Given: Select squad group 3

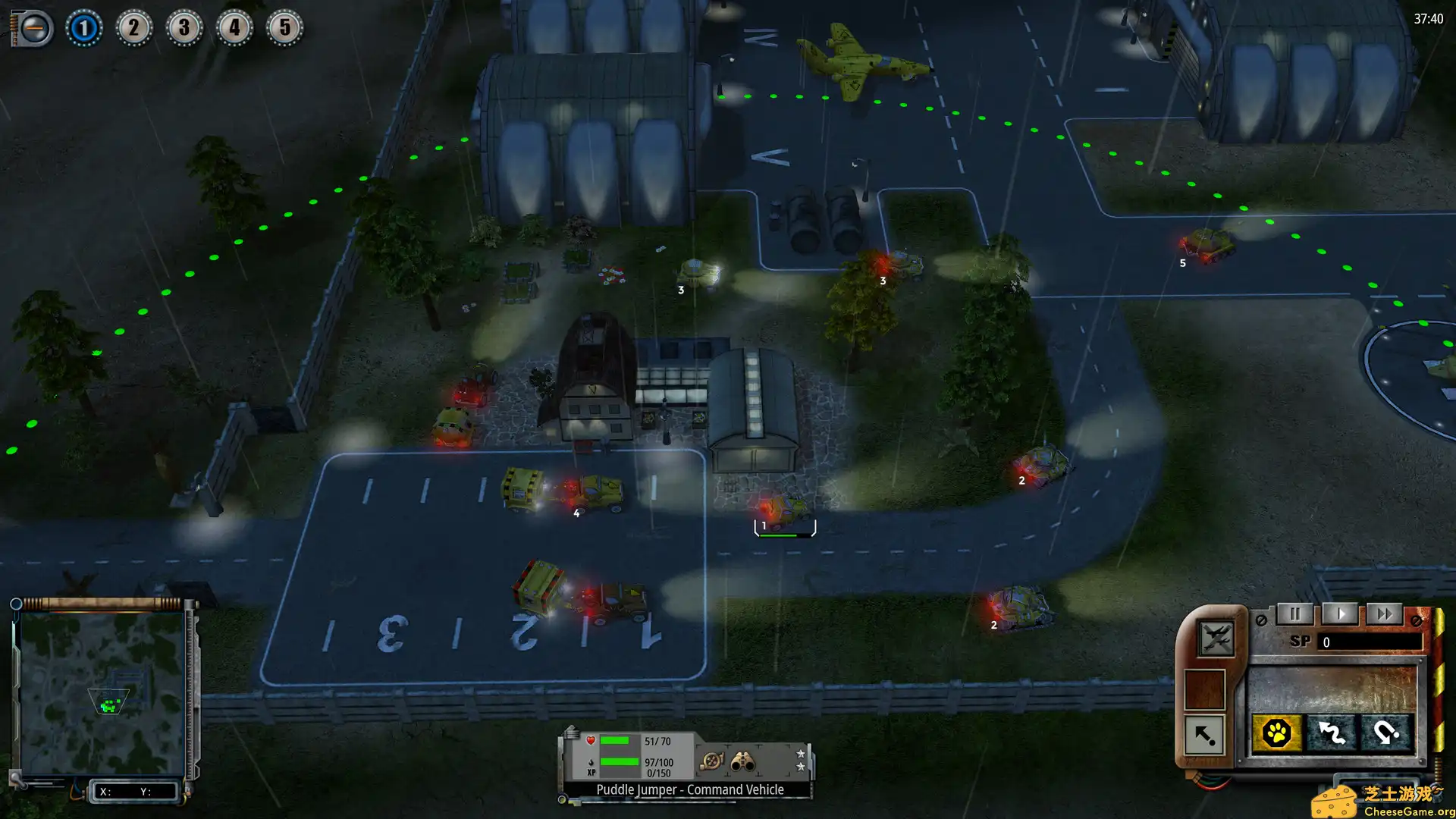Looking at the screenshot, I should [x=184, y=29].
